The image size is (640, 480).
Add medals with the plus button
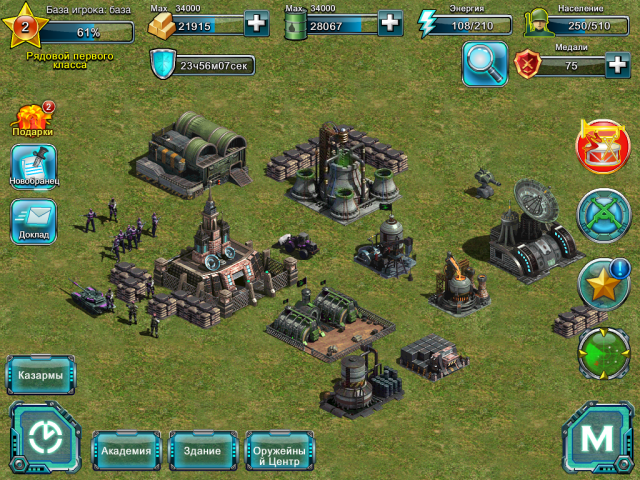tap(618, 66)
